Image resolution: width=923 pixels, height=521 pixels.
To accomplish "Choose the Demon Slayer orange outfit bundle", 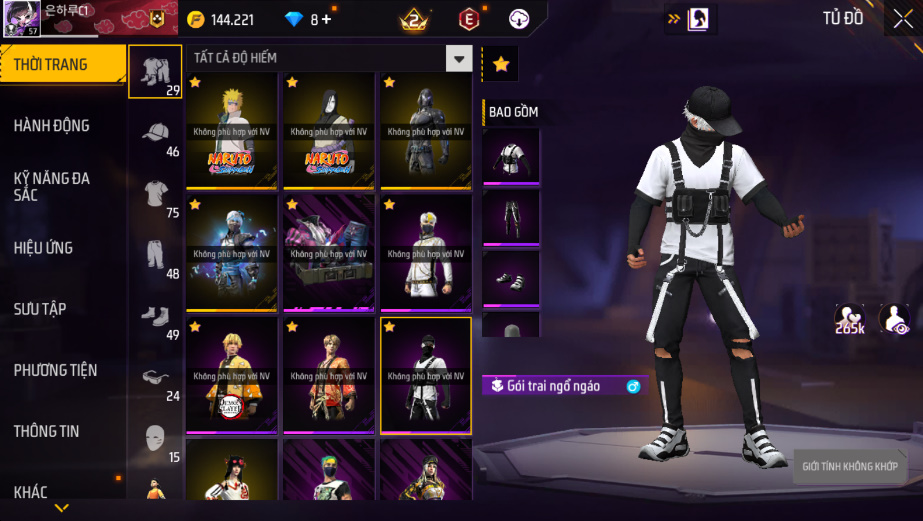I will click(x=232, y=375).
